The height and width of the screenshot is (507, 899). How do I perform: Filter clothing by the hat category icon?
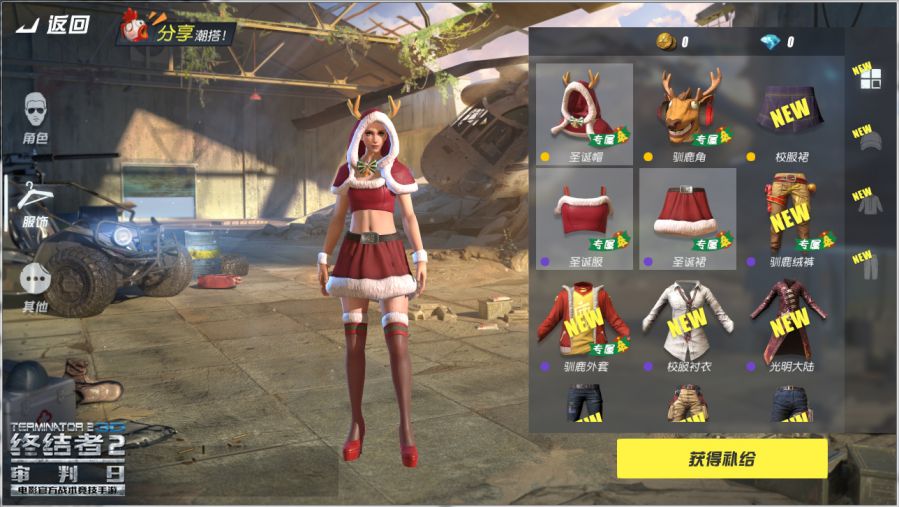(870, 141)
